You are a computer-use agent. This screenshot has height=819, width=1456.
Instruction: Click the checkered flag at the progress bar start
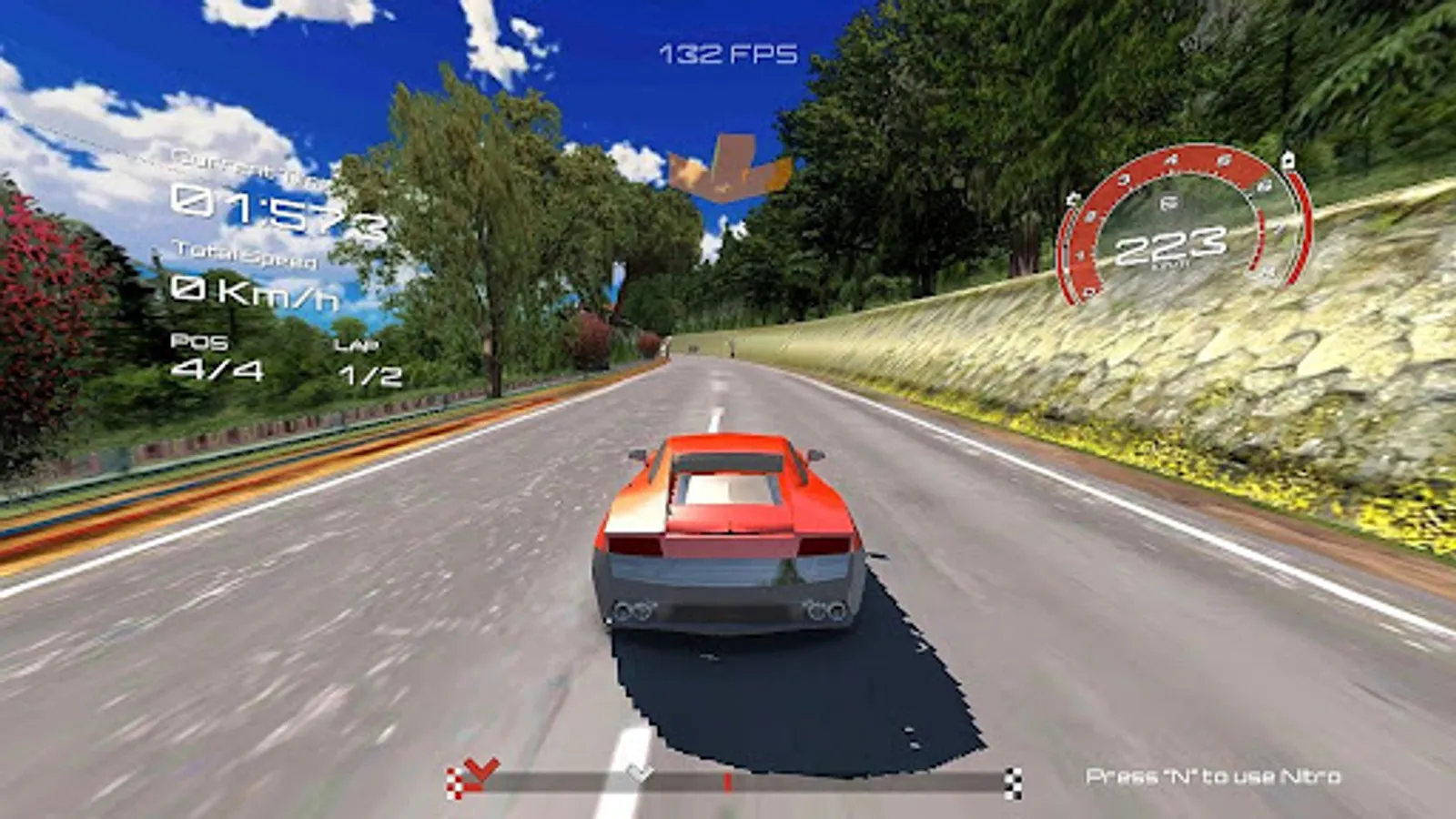click(x=453, y=782)
